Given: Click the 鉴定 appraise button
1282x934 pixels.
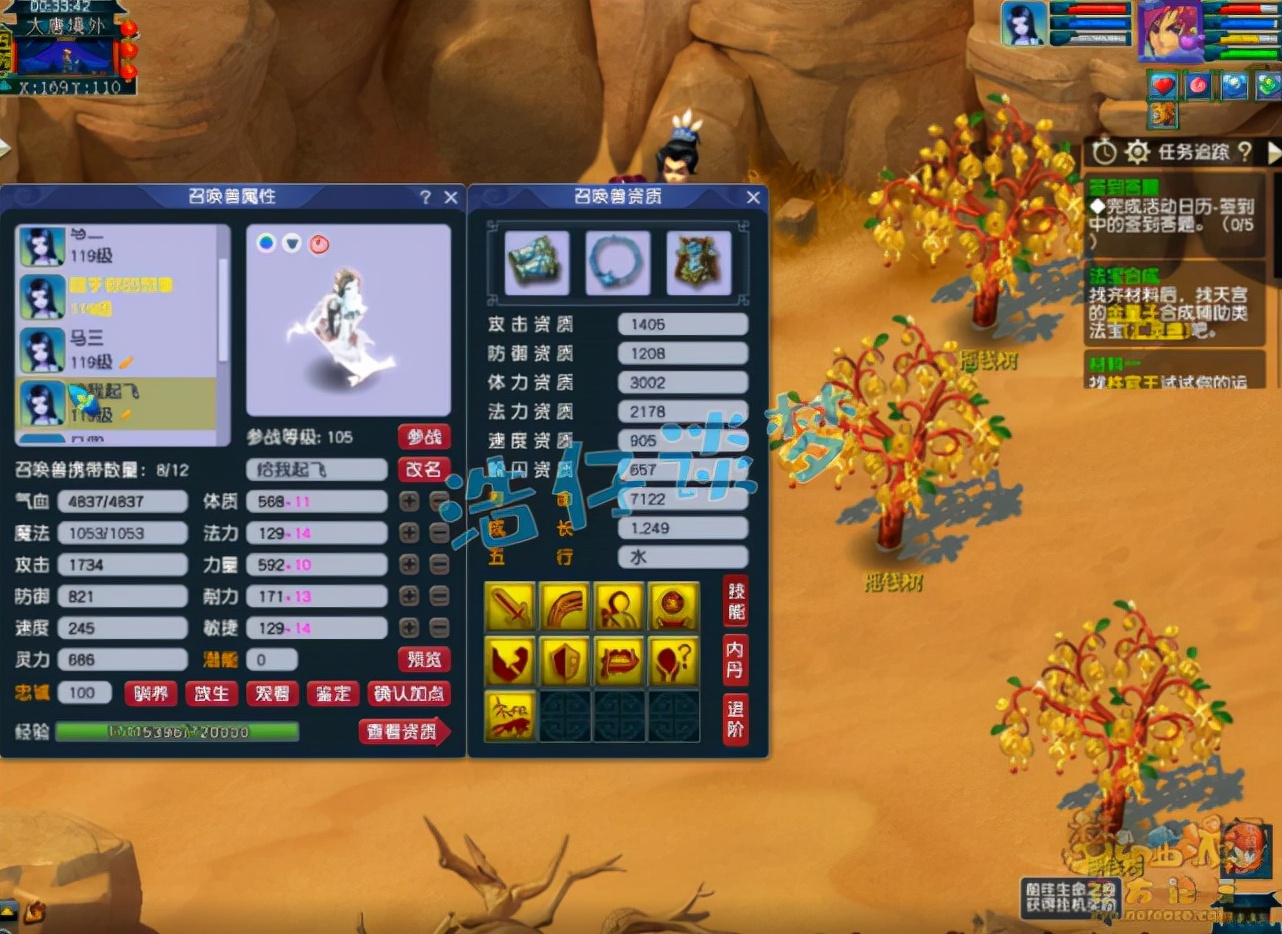Looking at the screenshot, I should (x=332, y=693).
